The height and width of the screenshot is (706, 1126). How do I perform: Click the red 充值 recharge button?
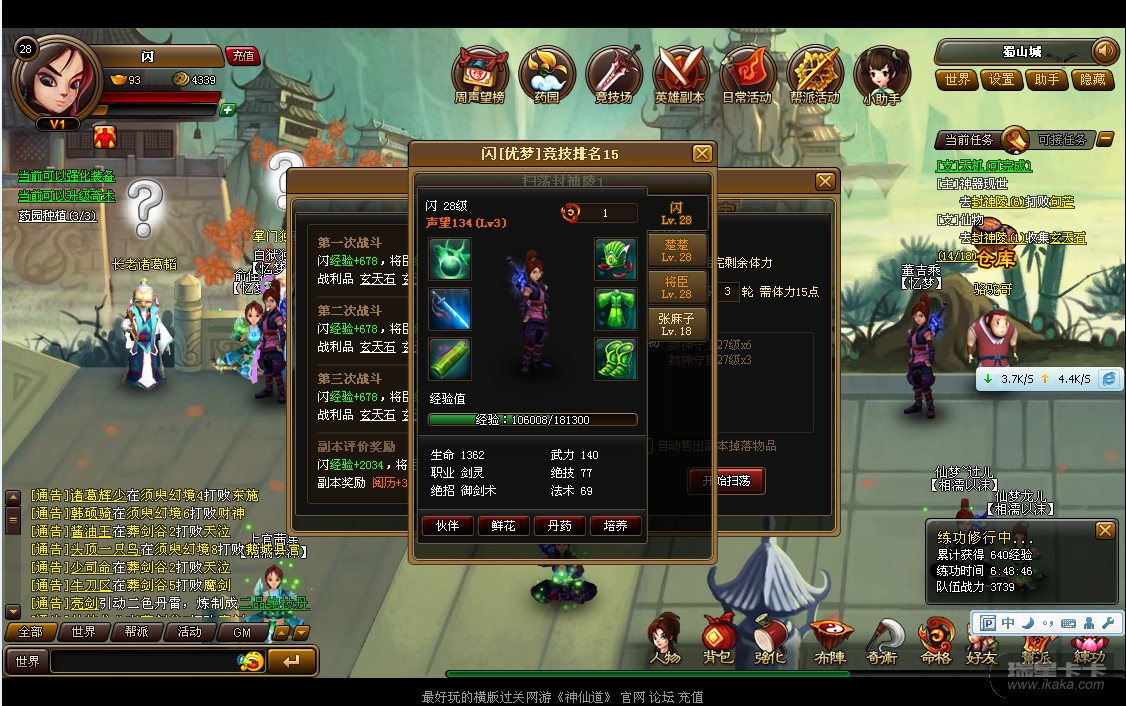pyautogui.click(x=242, y=56)
